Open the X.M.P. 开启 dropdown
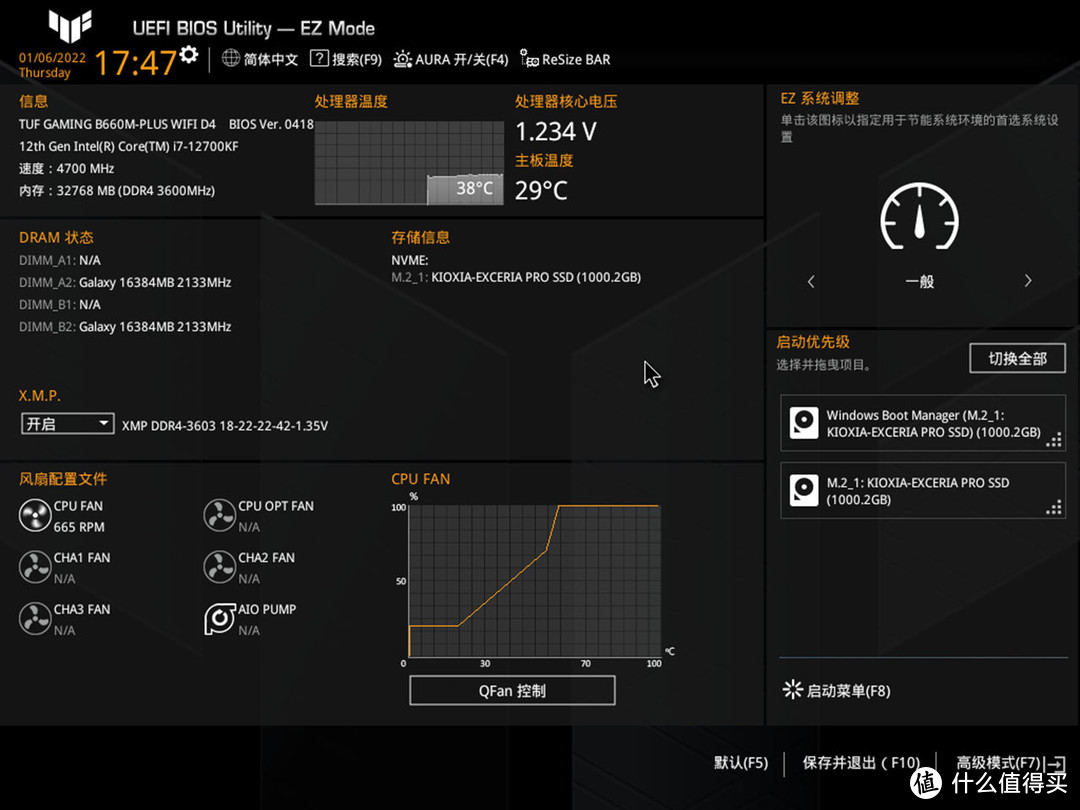 (68, 424)
